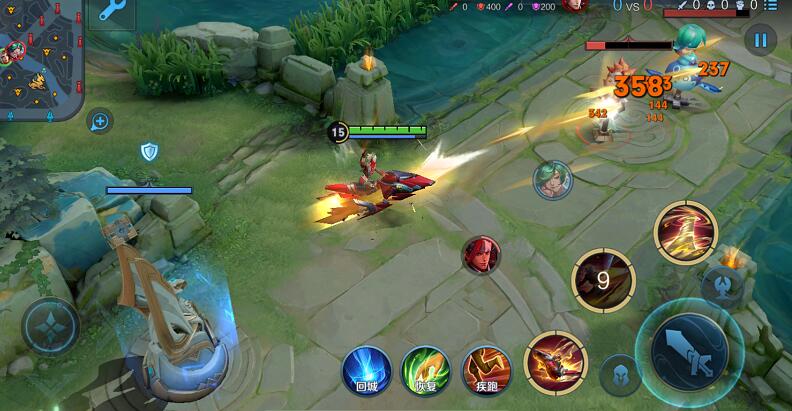792x411 pixels.
Task: Pause the match
Action: click(760, 41)
